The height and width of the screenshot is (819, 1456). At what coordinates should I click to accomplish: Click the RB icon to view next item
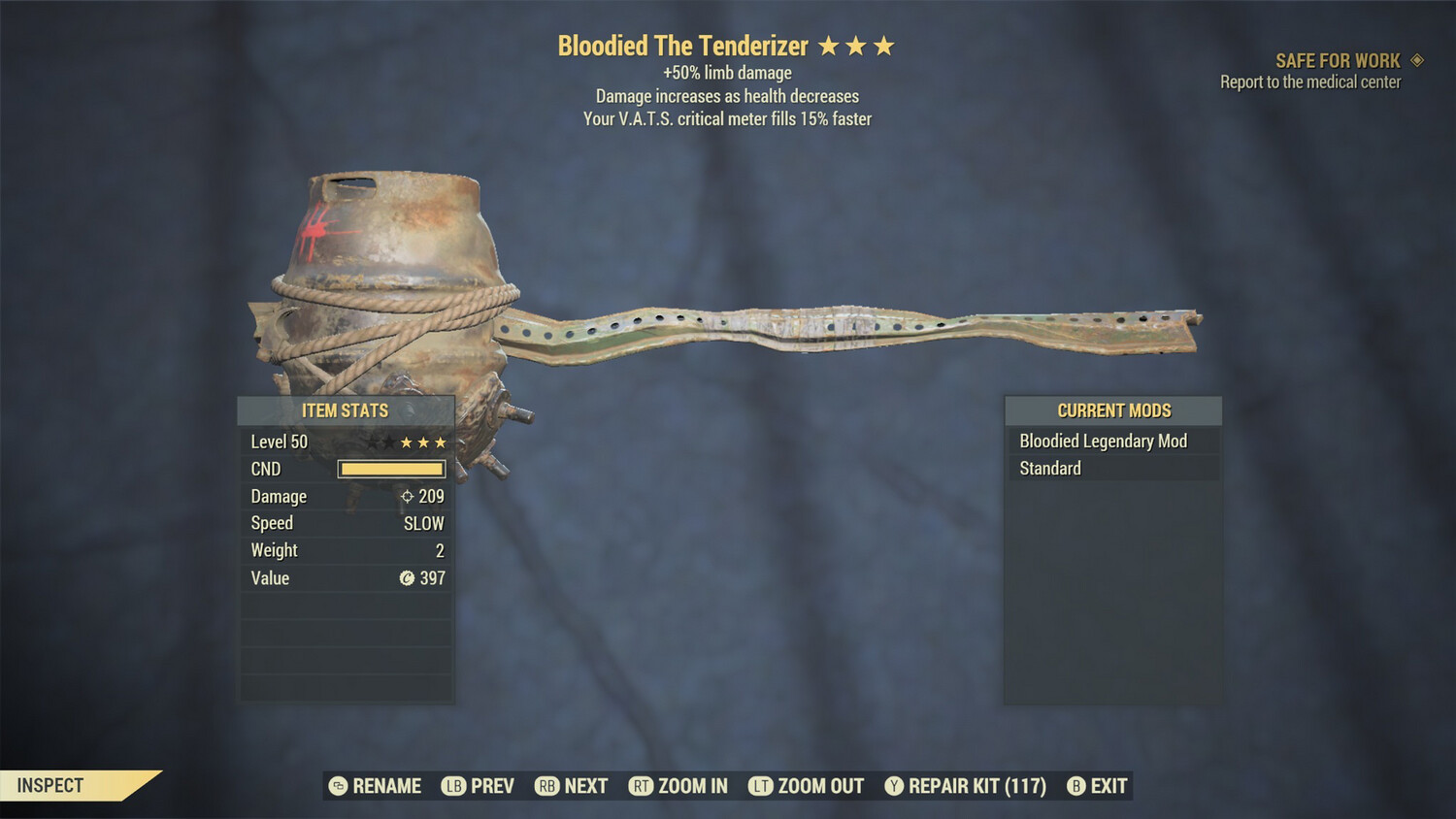click(546, 786)
